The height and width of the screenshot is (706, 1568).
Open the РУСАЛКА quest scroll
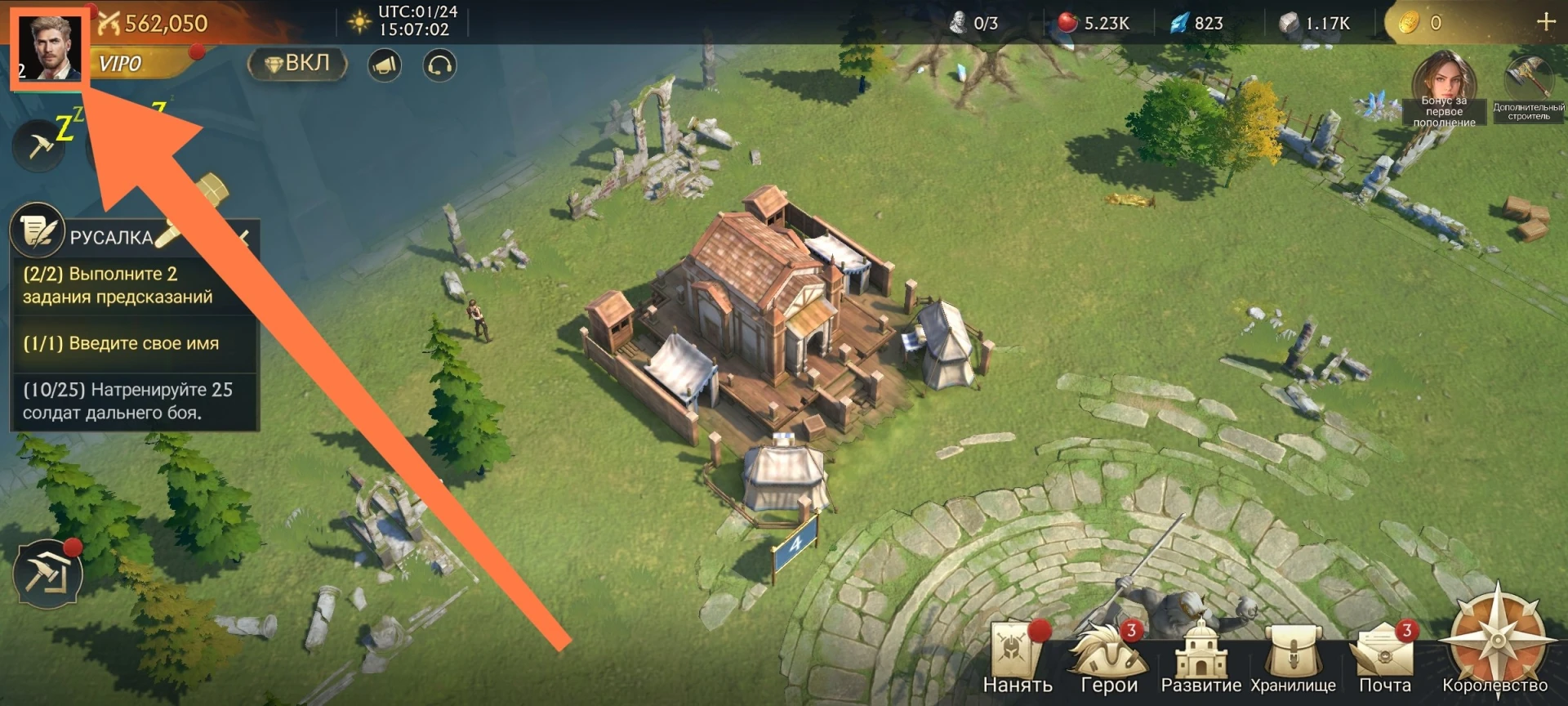[38, 232]
